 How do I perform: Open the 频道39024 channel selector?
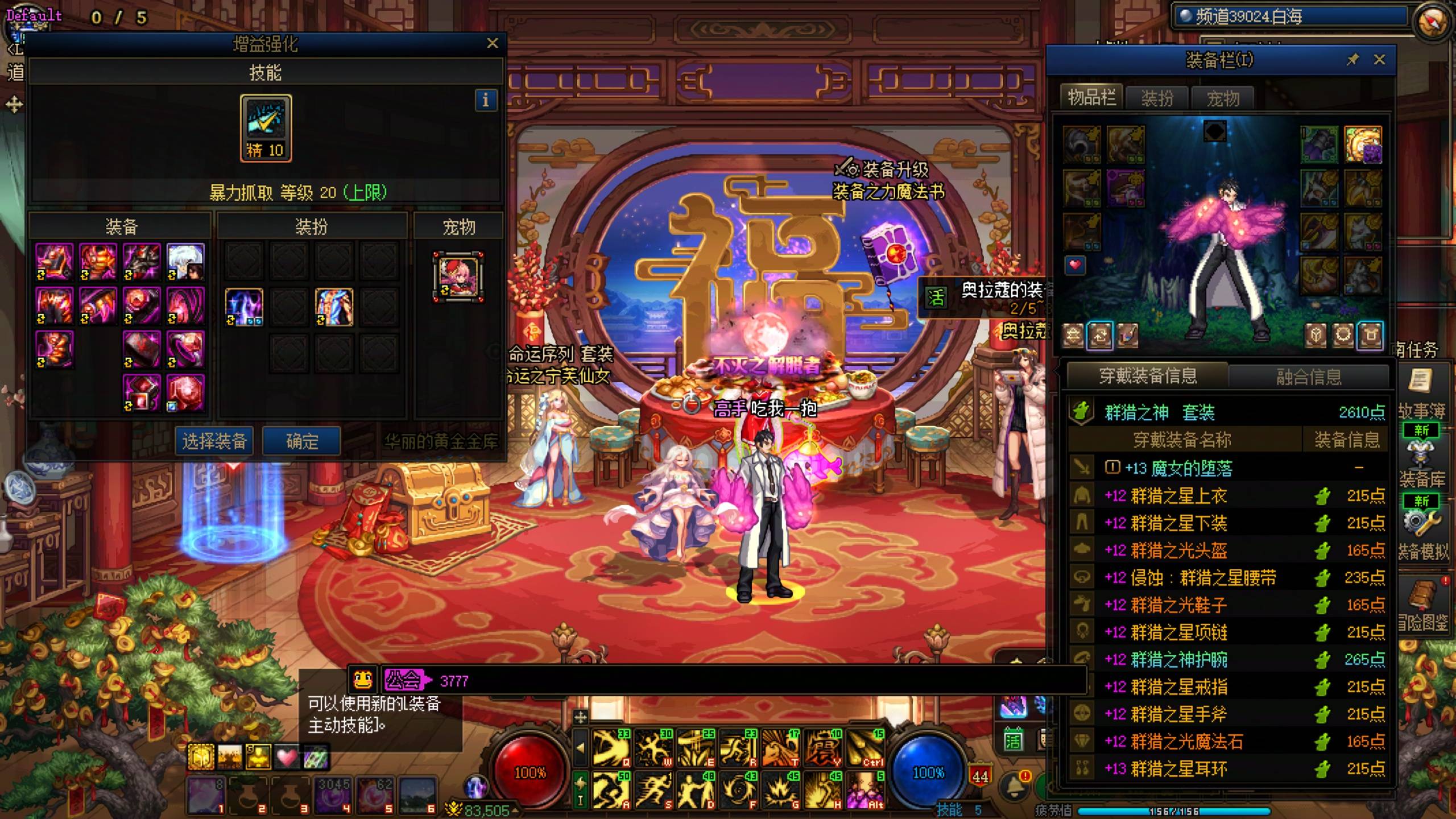coord(1291,16)
